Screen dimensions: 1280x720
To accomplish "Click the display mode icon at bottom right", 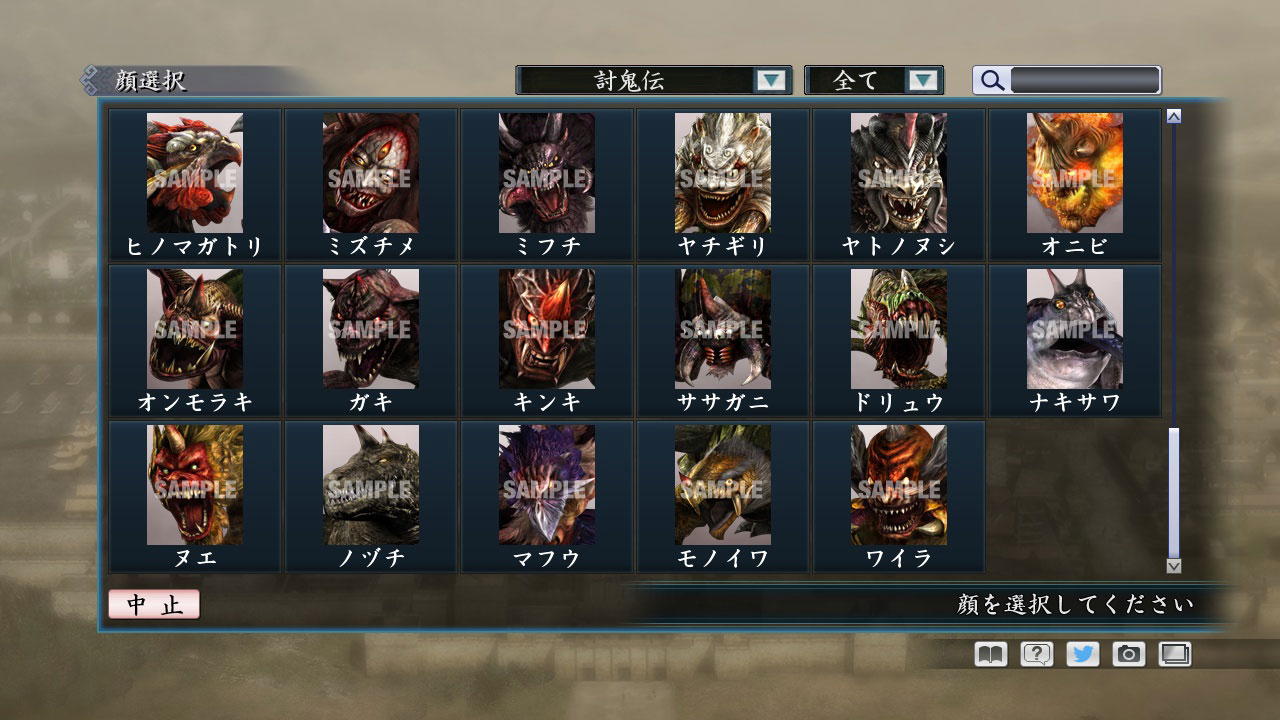I will pos(1173,654).
